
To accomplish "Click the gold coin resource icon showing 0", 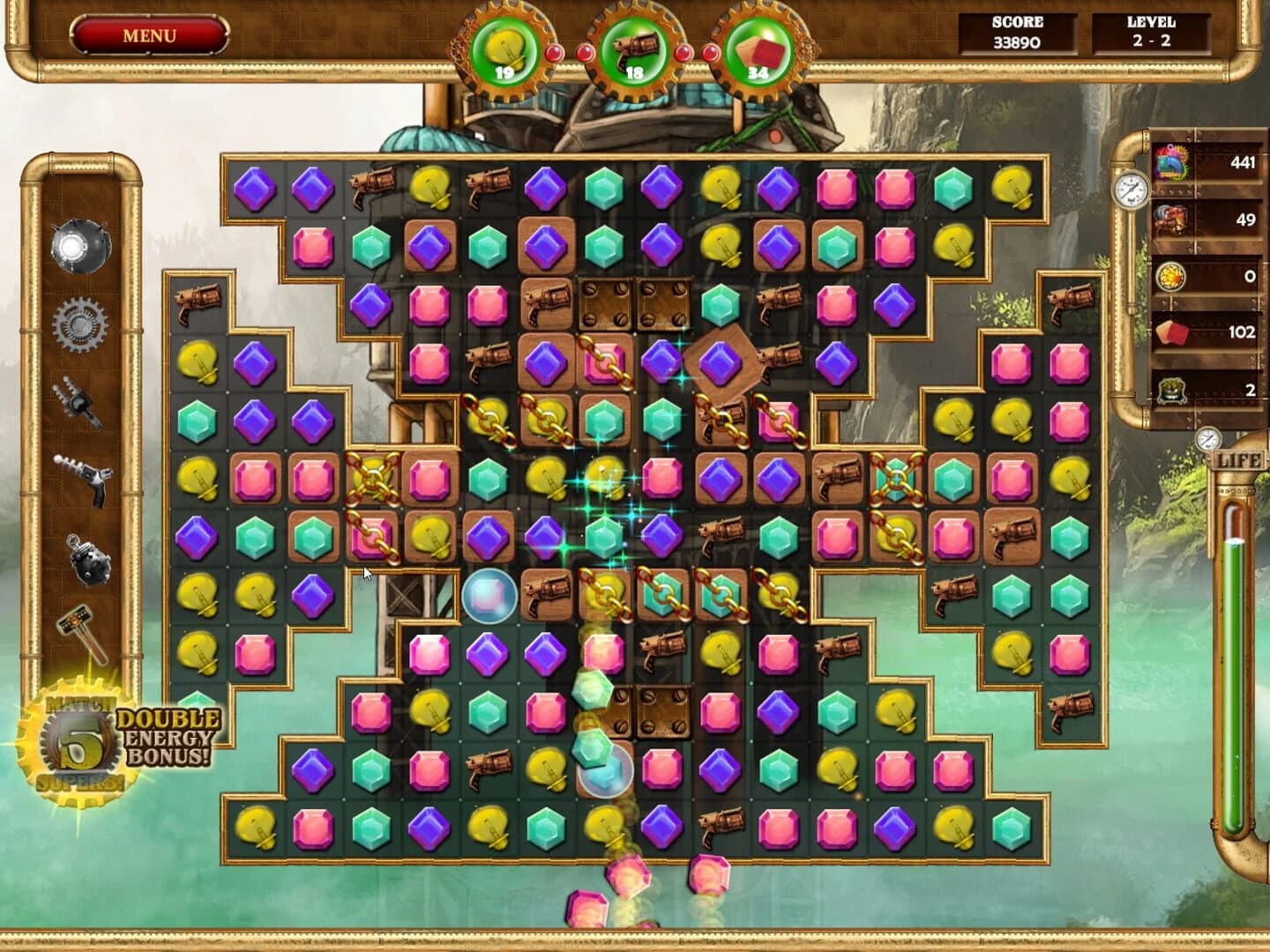I will coord(1170,276).
